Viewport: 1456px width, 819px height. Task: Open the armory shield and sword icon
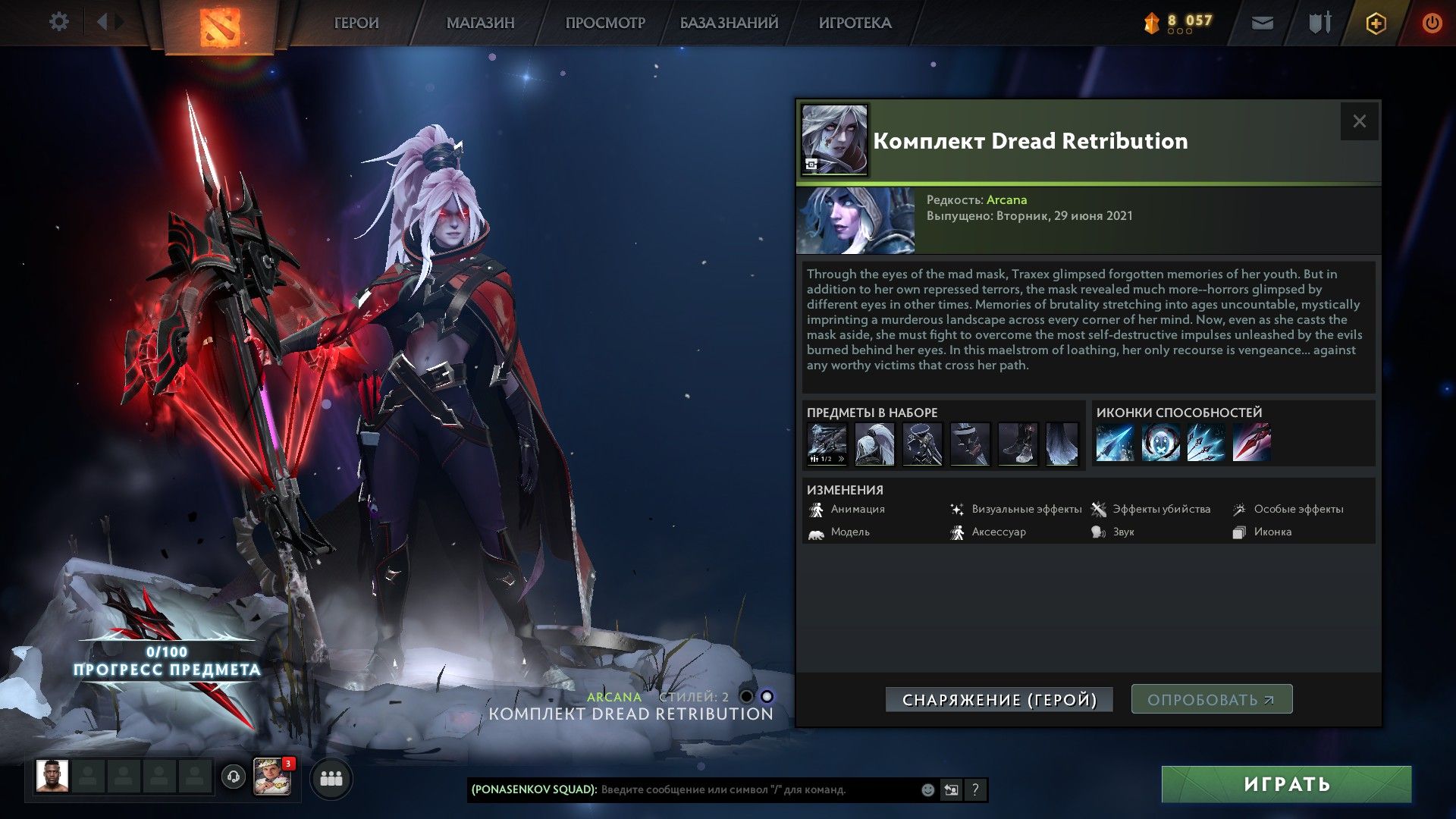coord(1319,24)
